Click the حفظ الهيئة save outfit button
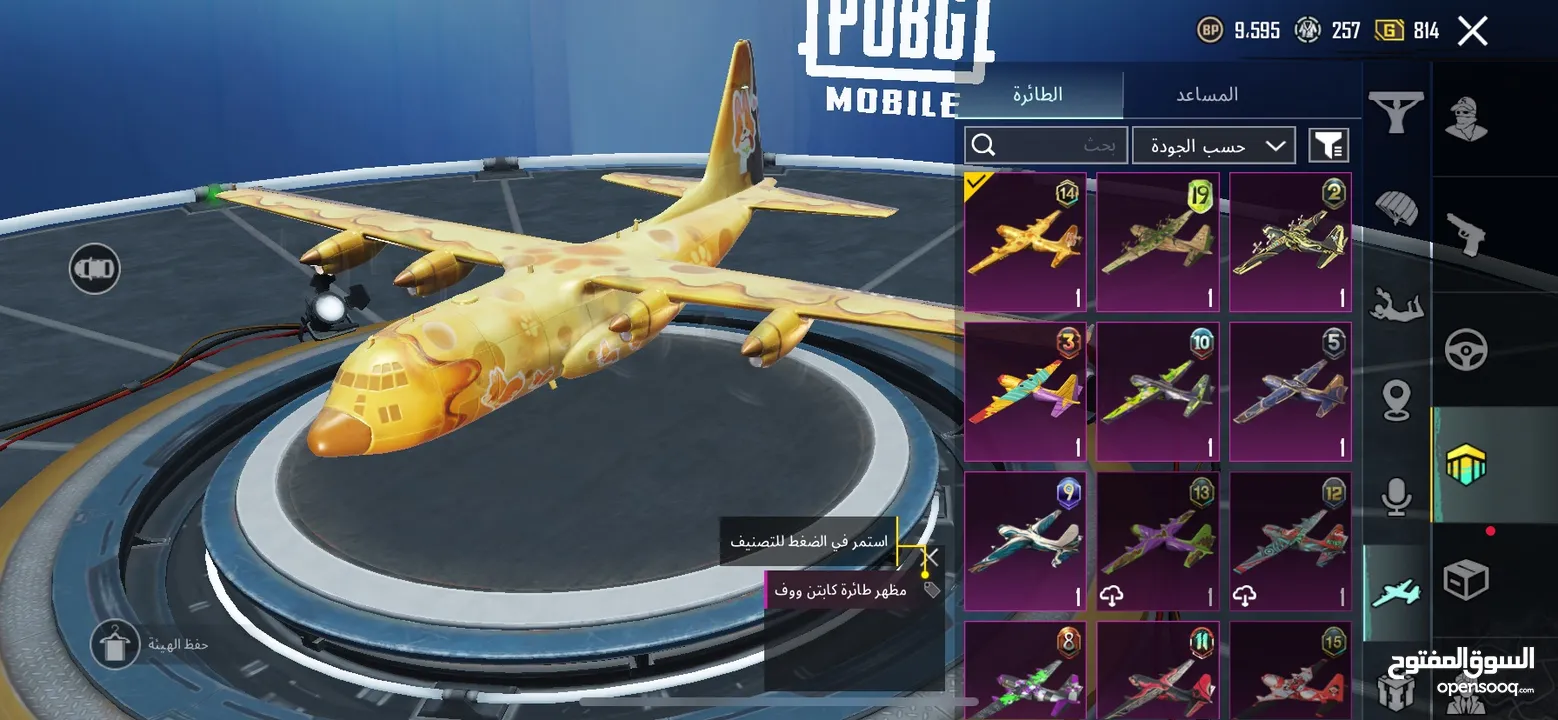 [115, 645]
